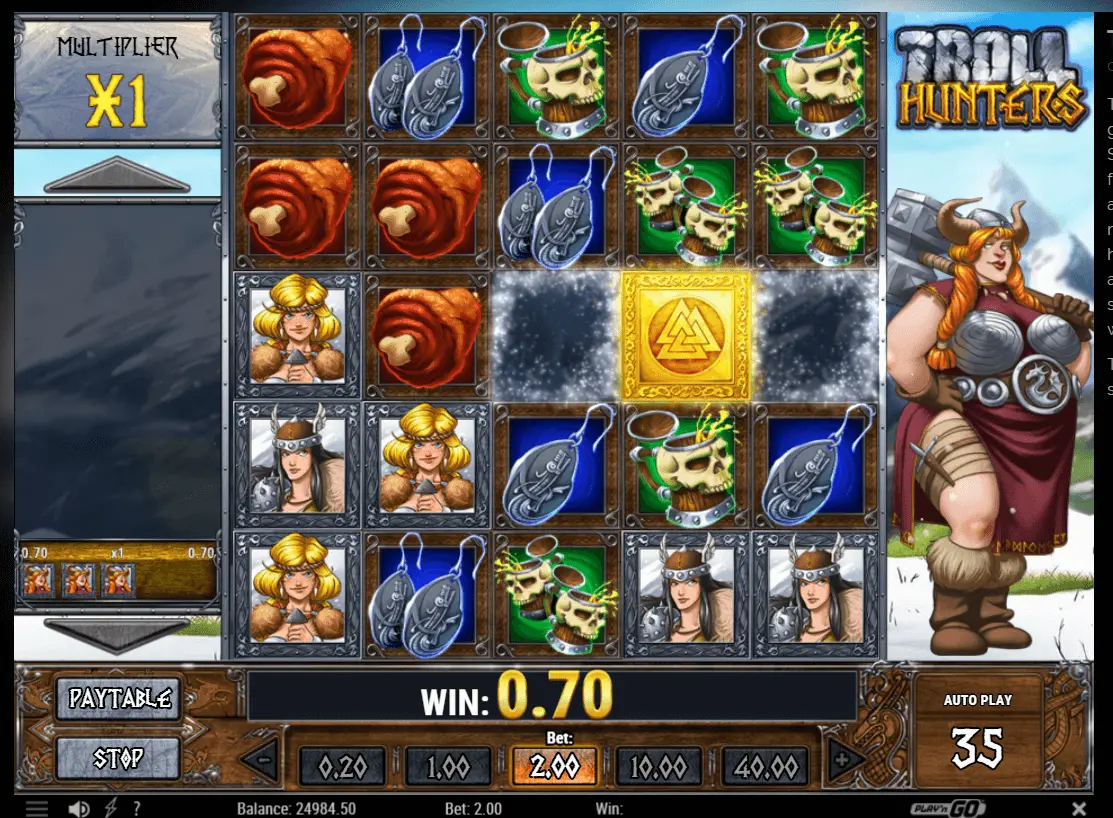Increase the bet with the plus arrow
Screen dimensions: 1113x818
(843, 761)
